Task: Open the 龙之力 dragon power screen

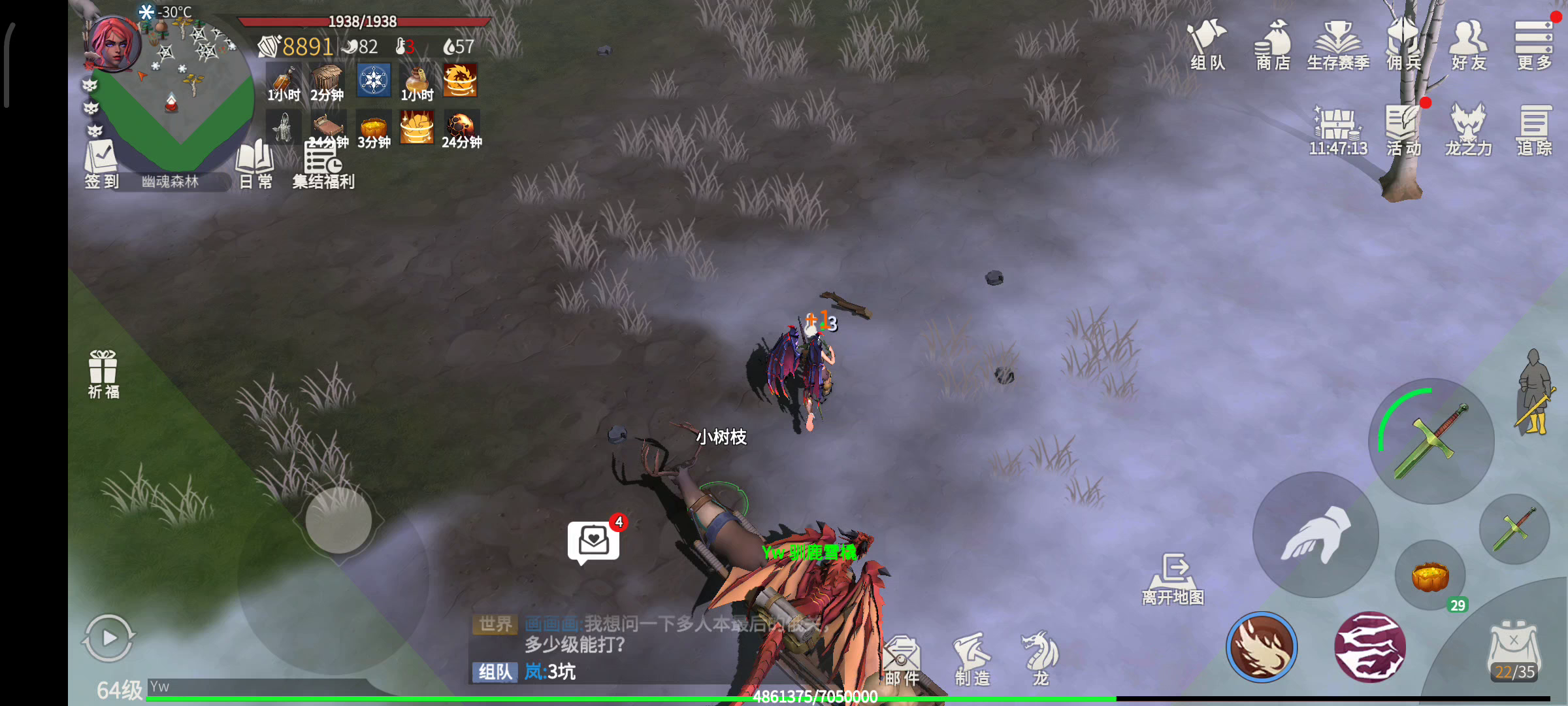Action: pyautogui.click(x=1468, y=129)
